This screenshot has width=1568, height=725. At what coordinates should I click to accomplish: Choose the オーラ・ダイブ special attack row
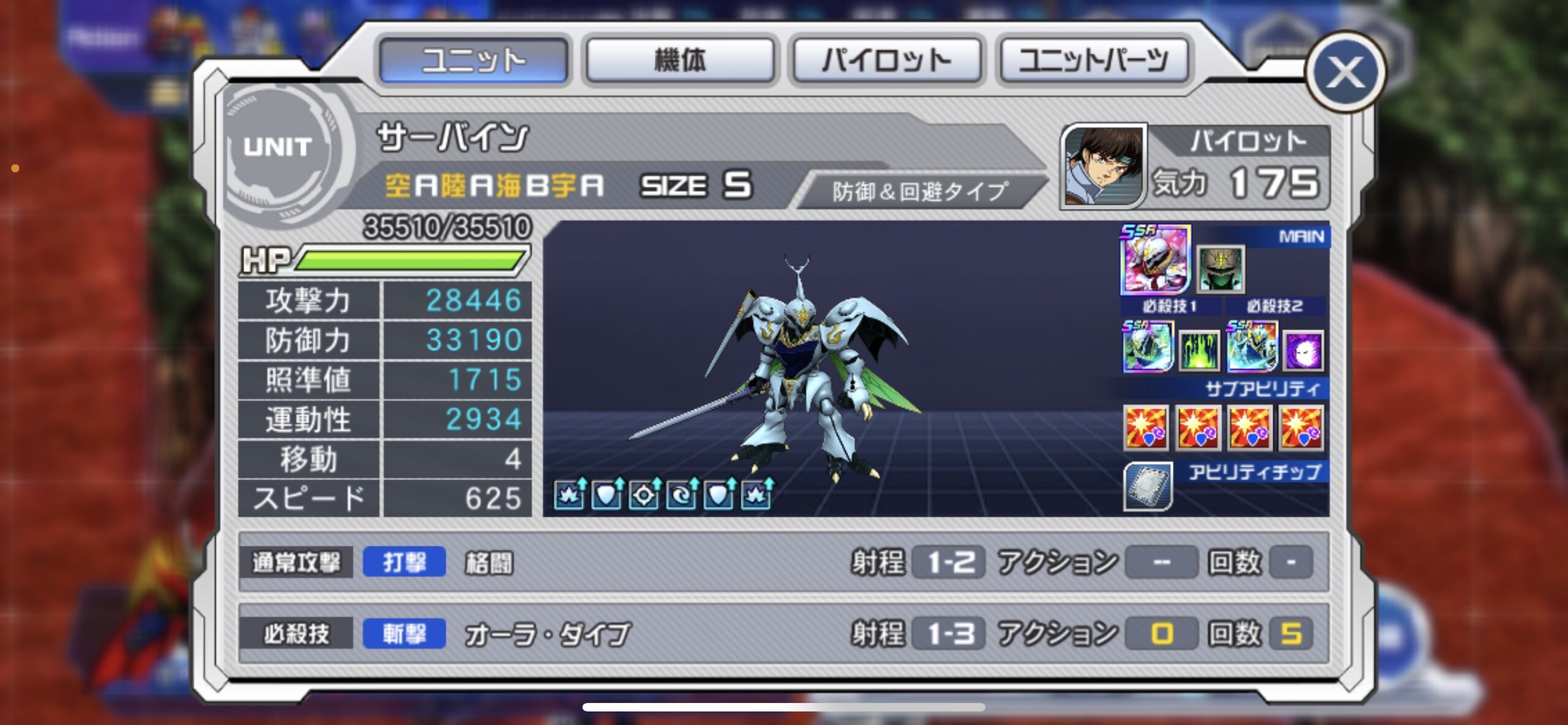point(783,634)
